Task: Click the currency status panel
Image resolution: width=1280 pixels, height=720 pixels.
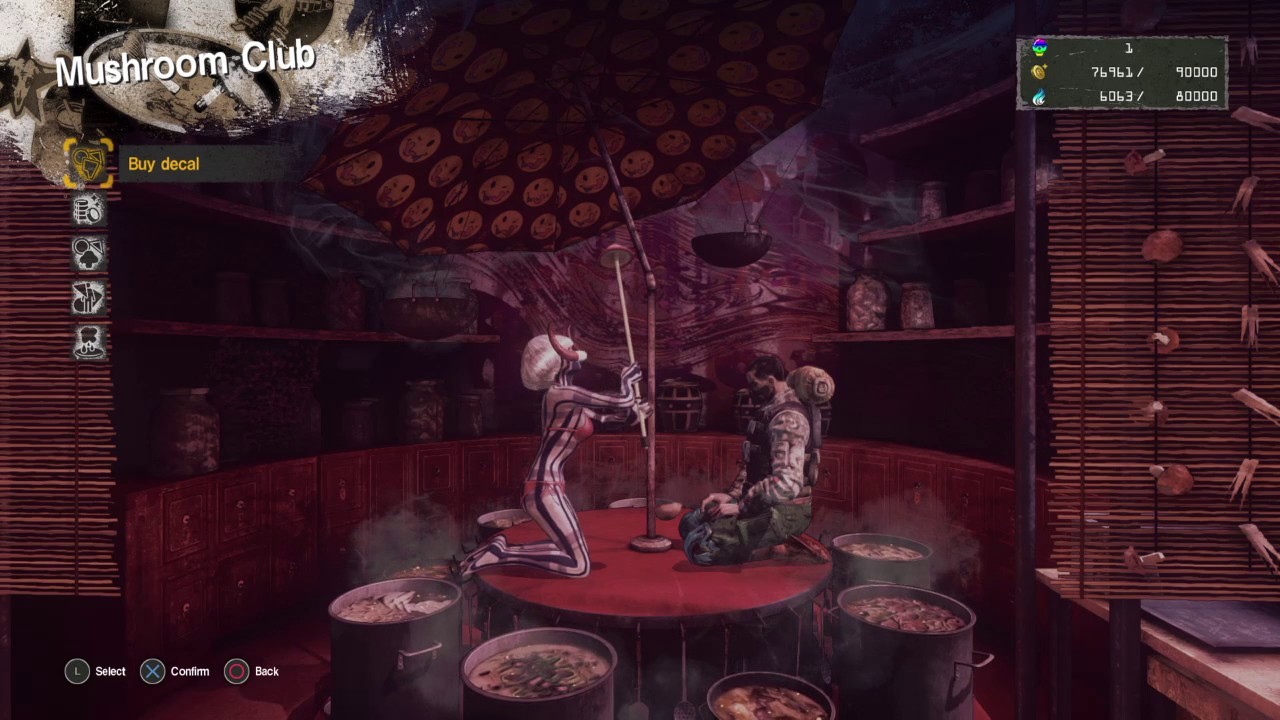Action: click(x=1122, y=72)
